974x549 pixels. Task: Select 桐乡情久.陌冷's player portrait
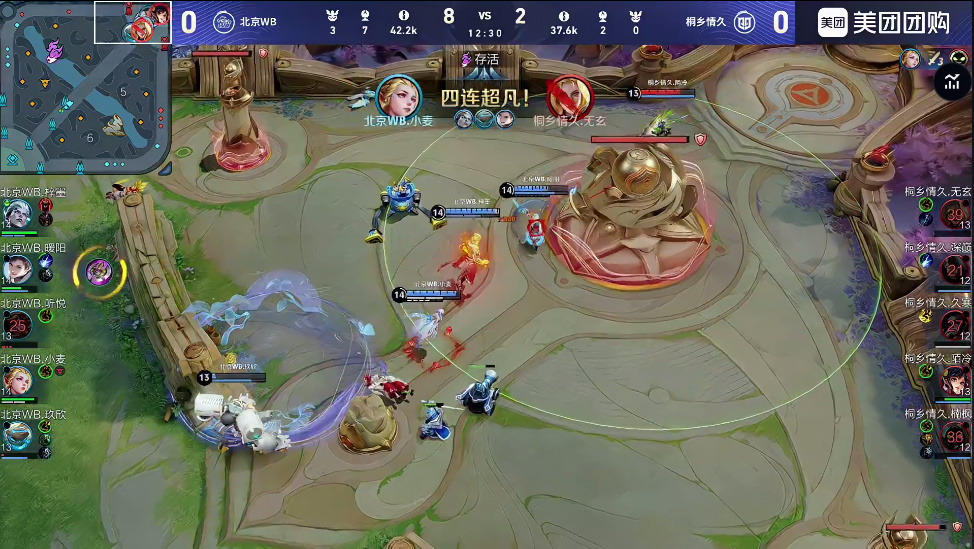[x=955, y=380]
